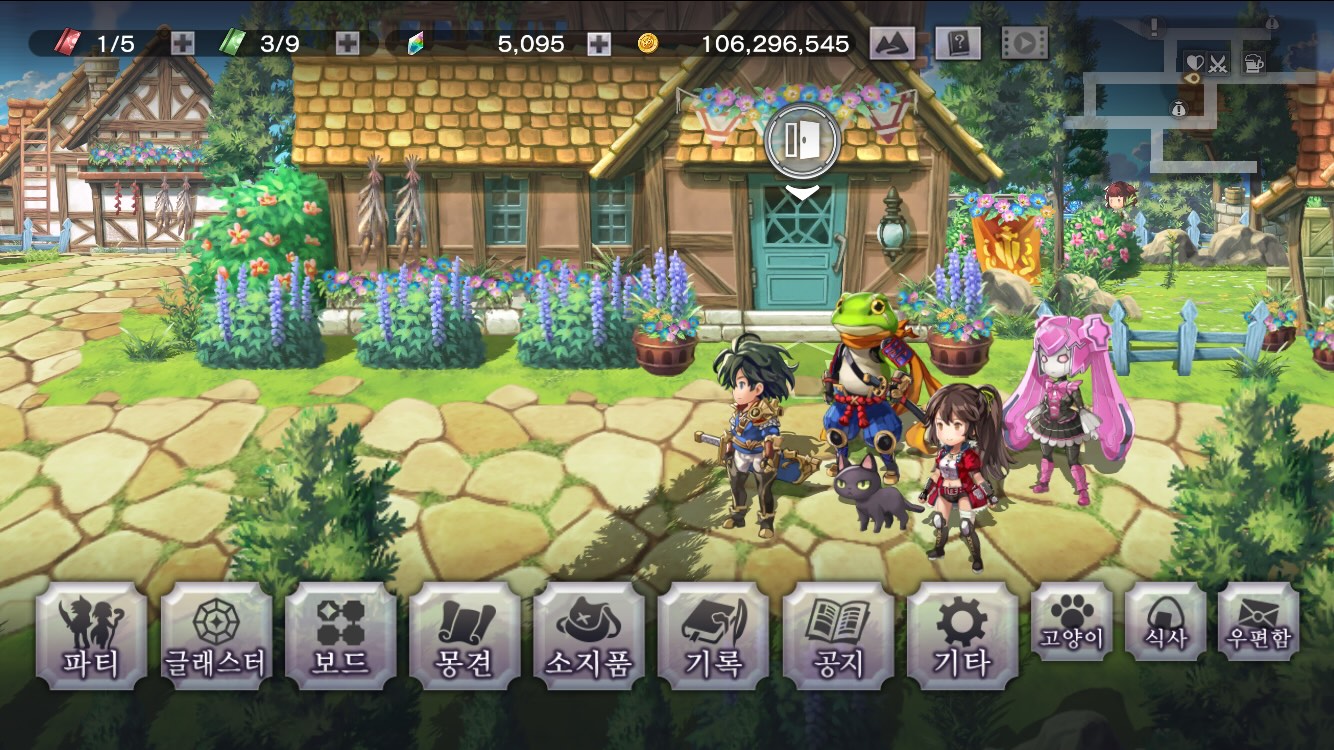This screenshot has height=750, width=1334.
Task: Click the town minimap
Action: (1195, 95)
